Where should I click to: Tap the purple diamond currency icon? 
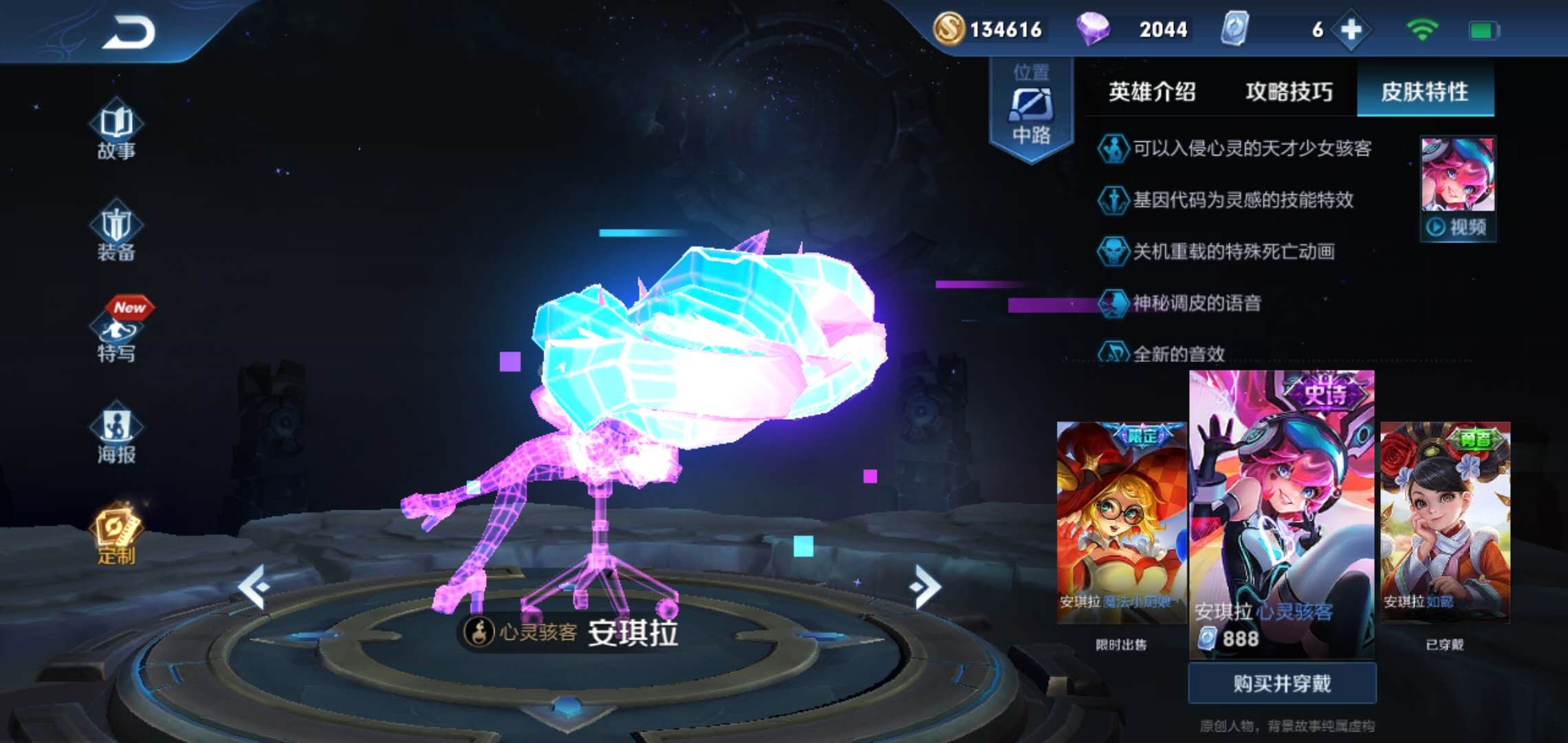pyautogui.click(x=1093, y=30)
